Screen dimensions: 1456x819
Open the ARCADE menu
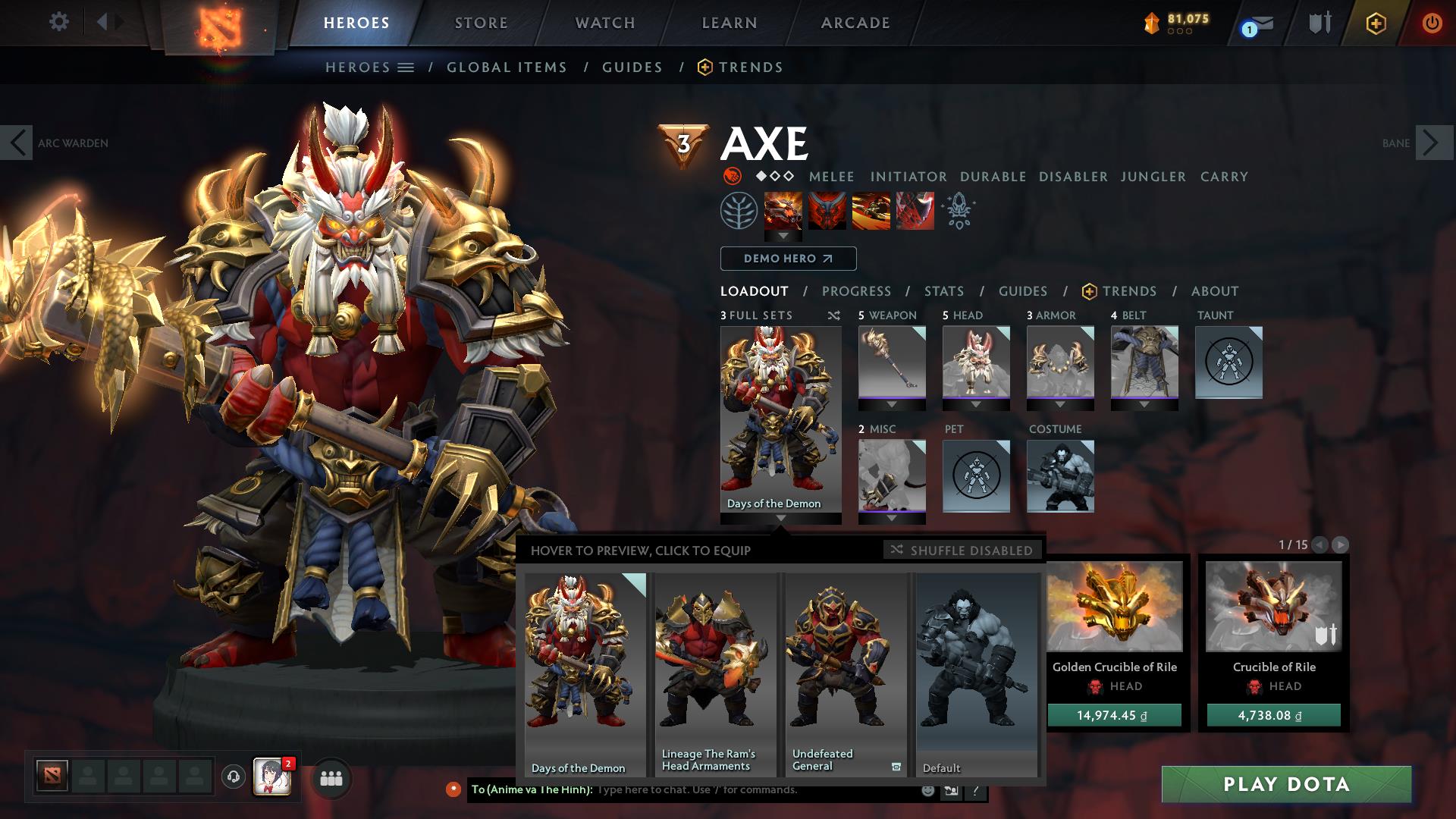pos(855,22)
